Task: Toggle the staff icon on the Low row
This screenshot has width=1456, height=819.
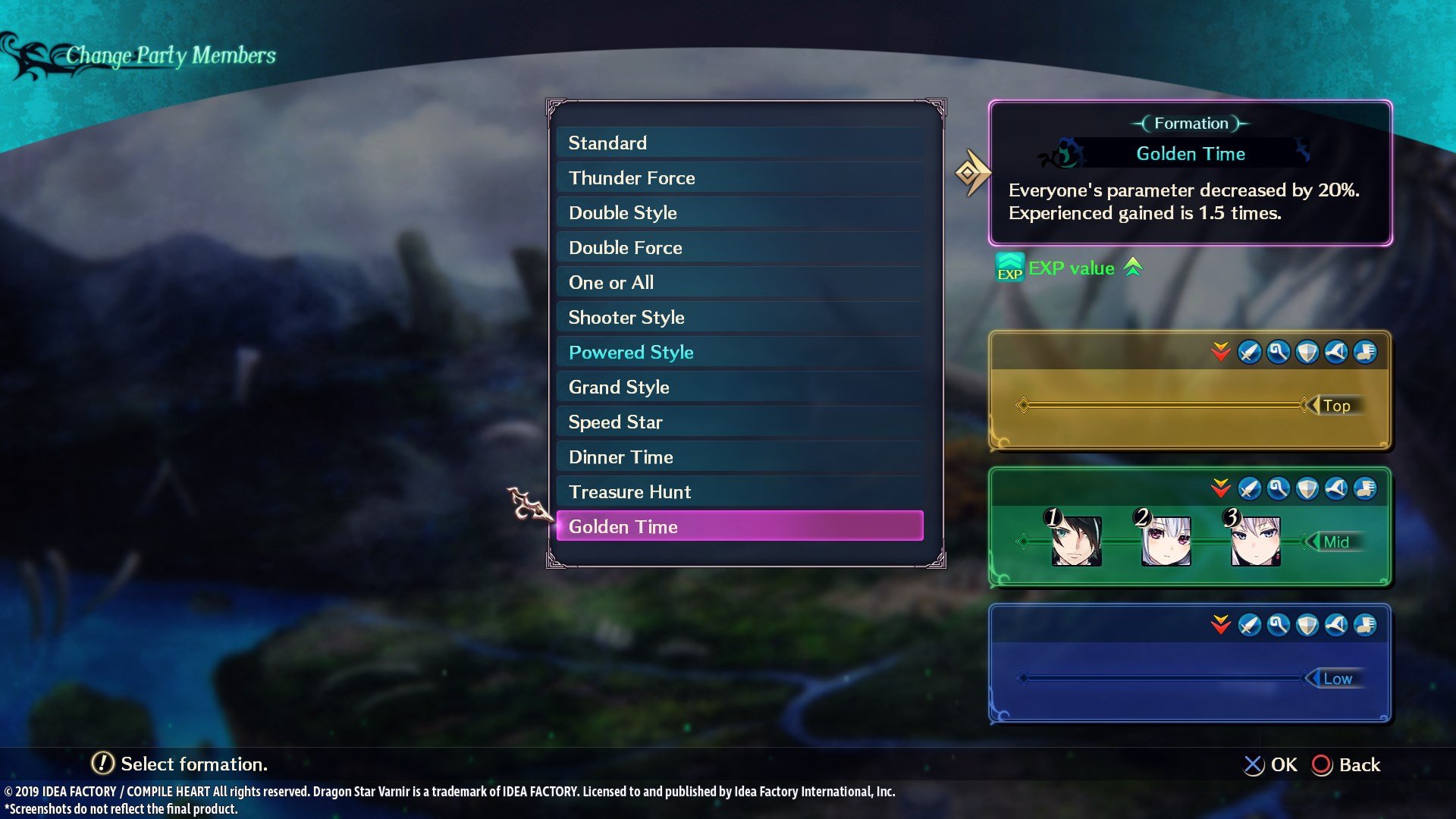Action: [1277, 625]
